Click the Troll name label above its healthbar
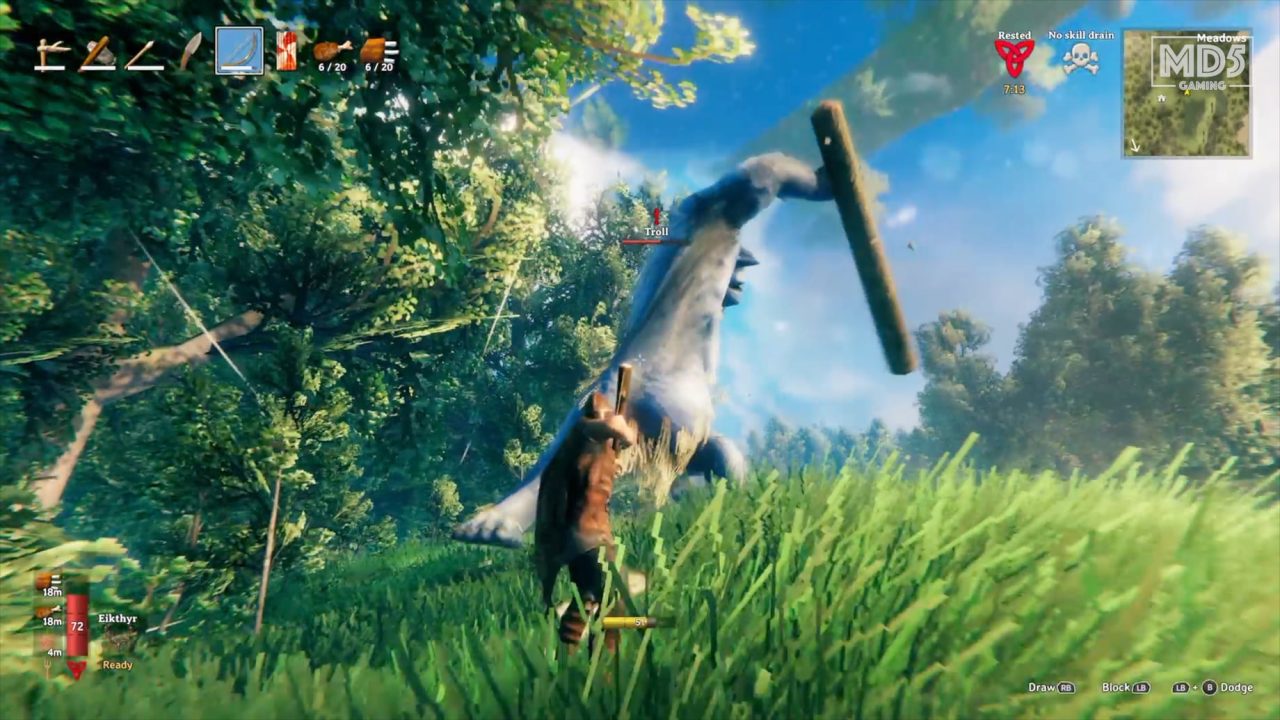The height and width of the screenshot is (720, 1280). 655,231
